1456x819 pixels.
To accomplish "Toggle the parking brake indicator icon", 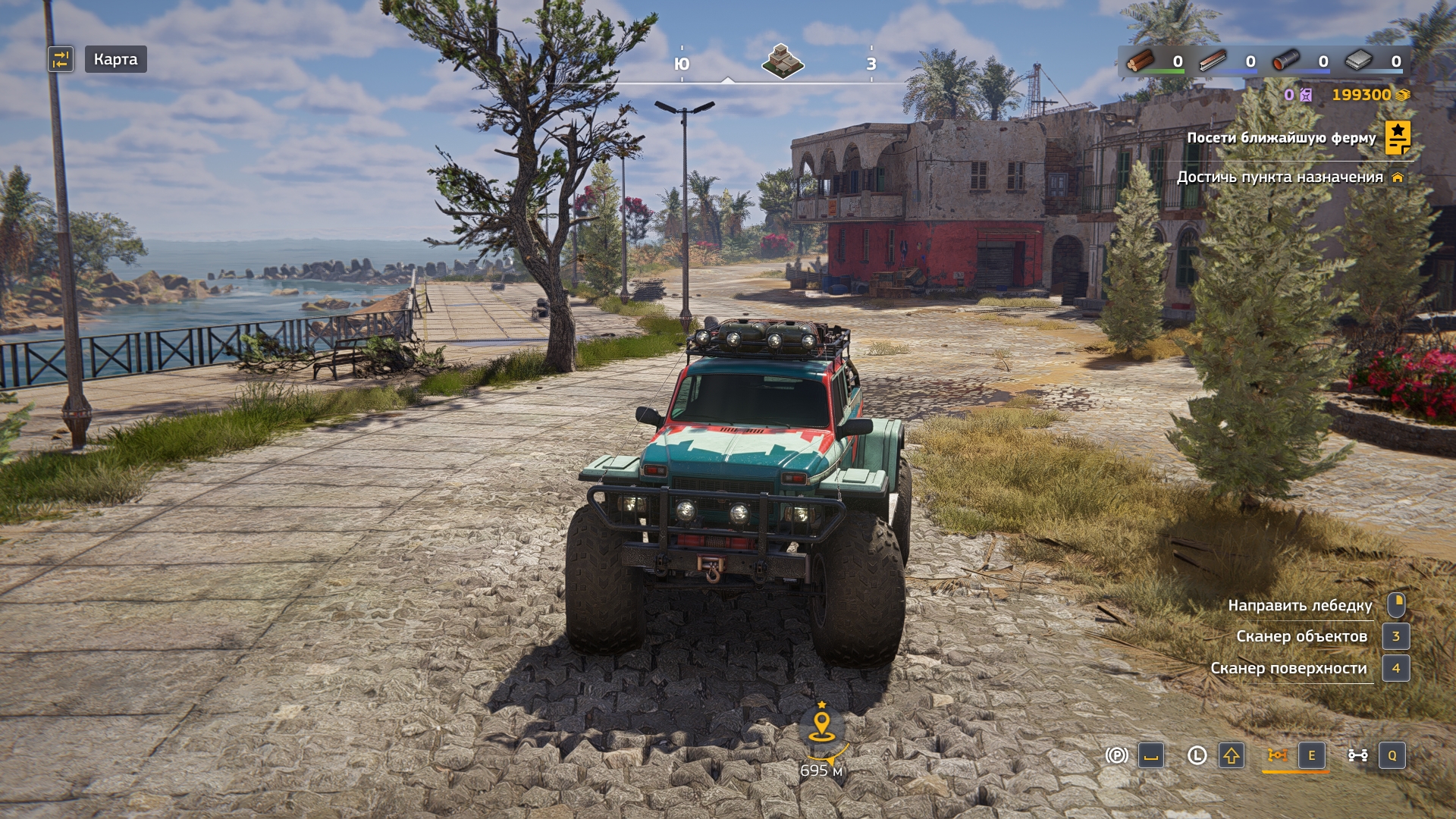I will (x=1116, y=755).
